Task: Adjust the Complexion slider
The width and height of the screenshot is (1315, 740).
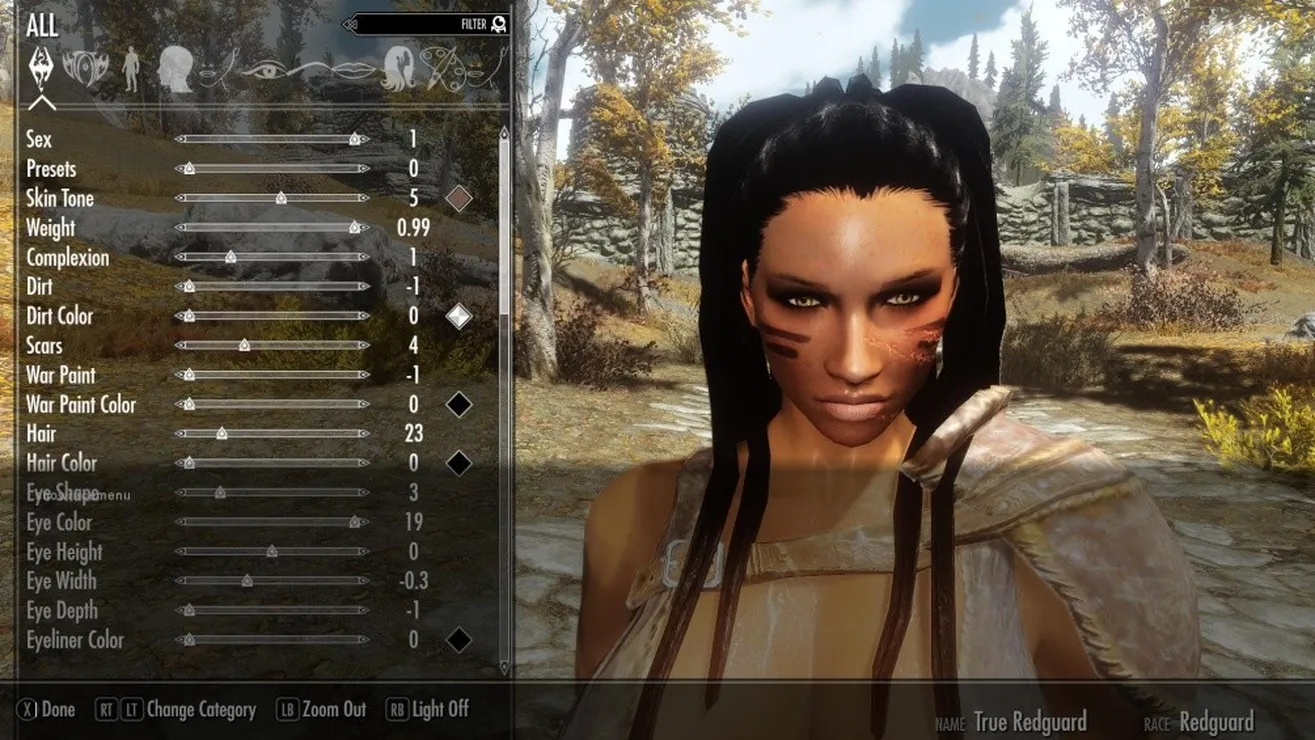Action: pyautogui.click(x=230, y=257)
